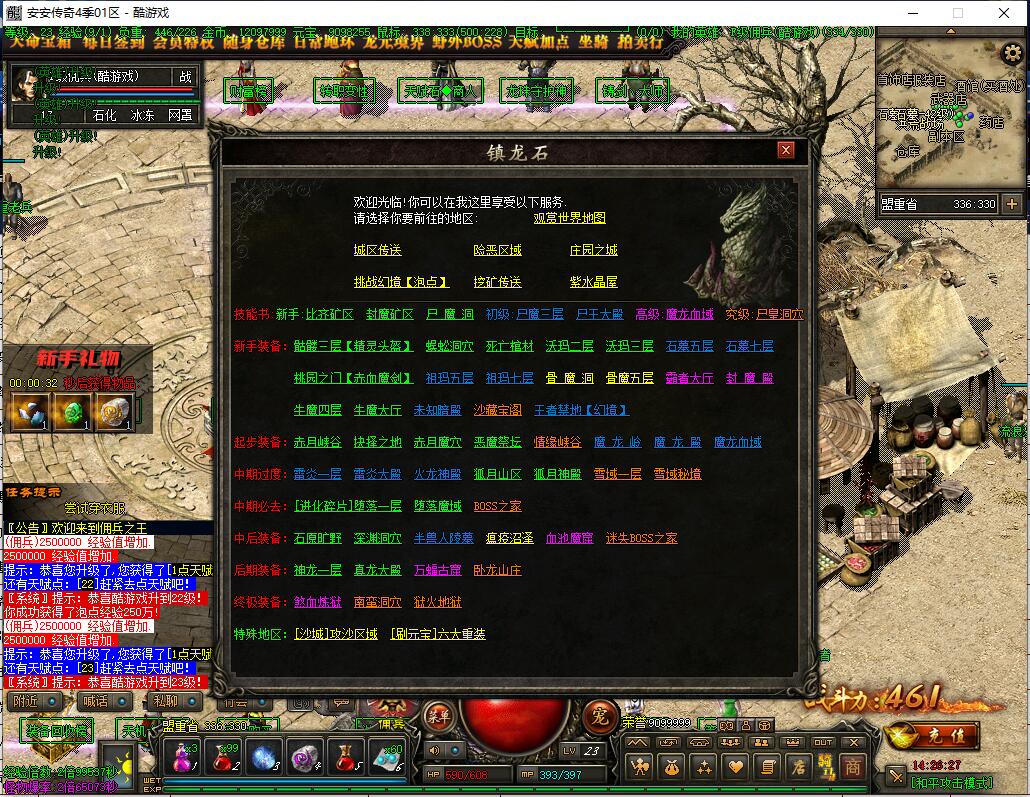Teleport to 紫水晶屋

coord(593,282)
